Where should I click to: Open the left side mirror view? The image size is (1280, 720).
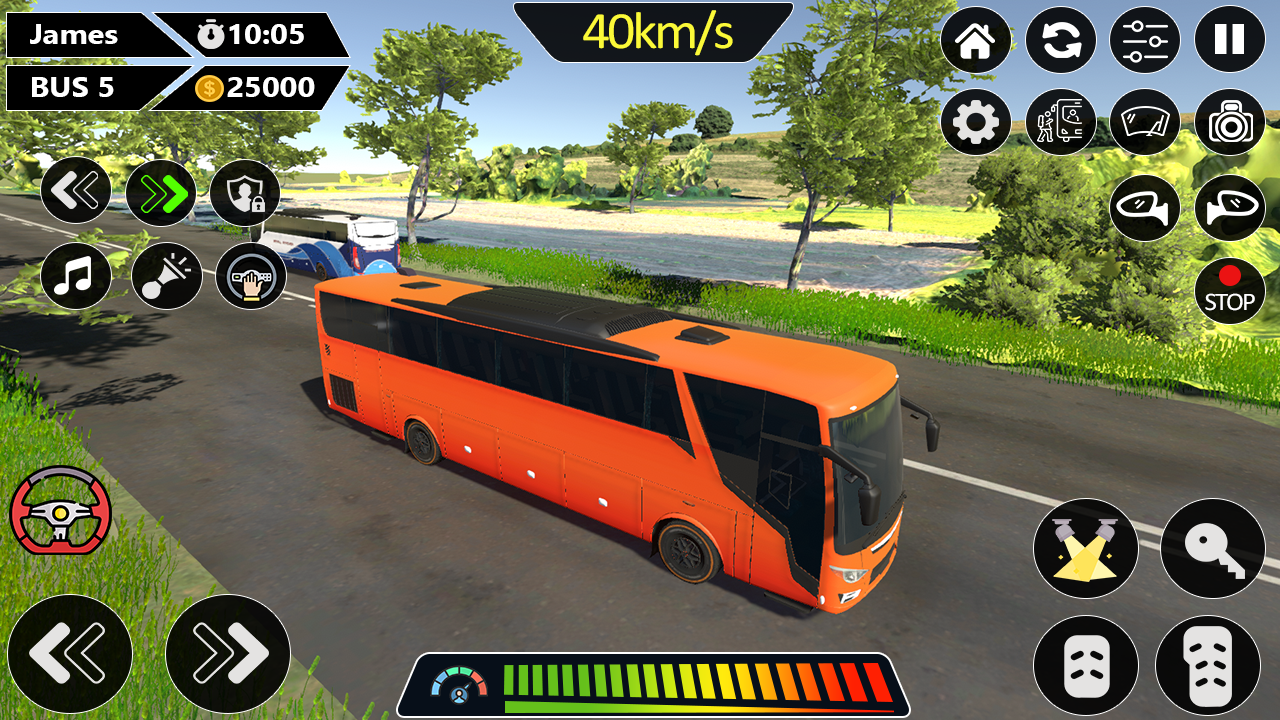[x=1147, y=208]
